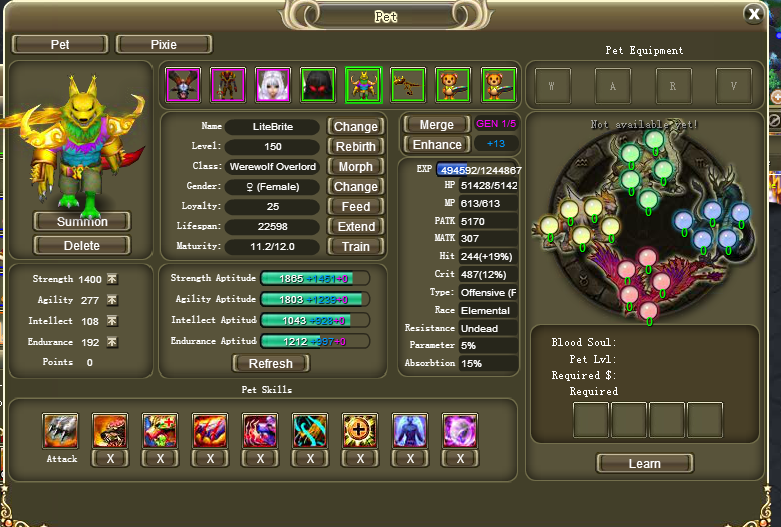The width and height of the screenshot is (781, 527).
Task: Select the golden plus-cross pet skill
Action: click(x=360, y=431)
